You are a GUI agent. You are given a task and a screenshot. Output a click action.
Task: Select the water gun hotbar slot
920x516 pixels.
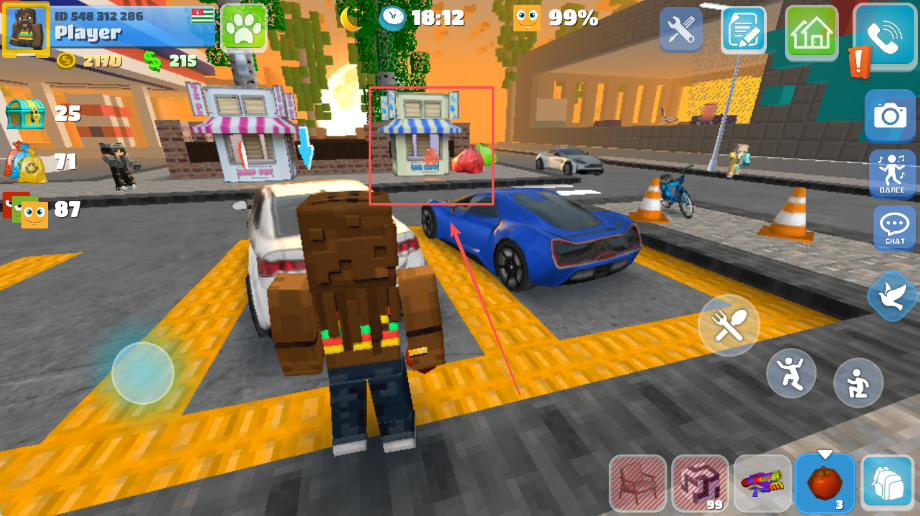point(762,484)
